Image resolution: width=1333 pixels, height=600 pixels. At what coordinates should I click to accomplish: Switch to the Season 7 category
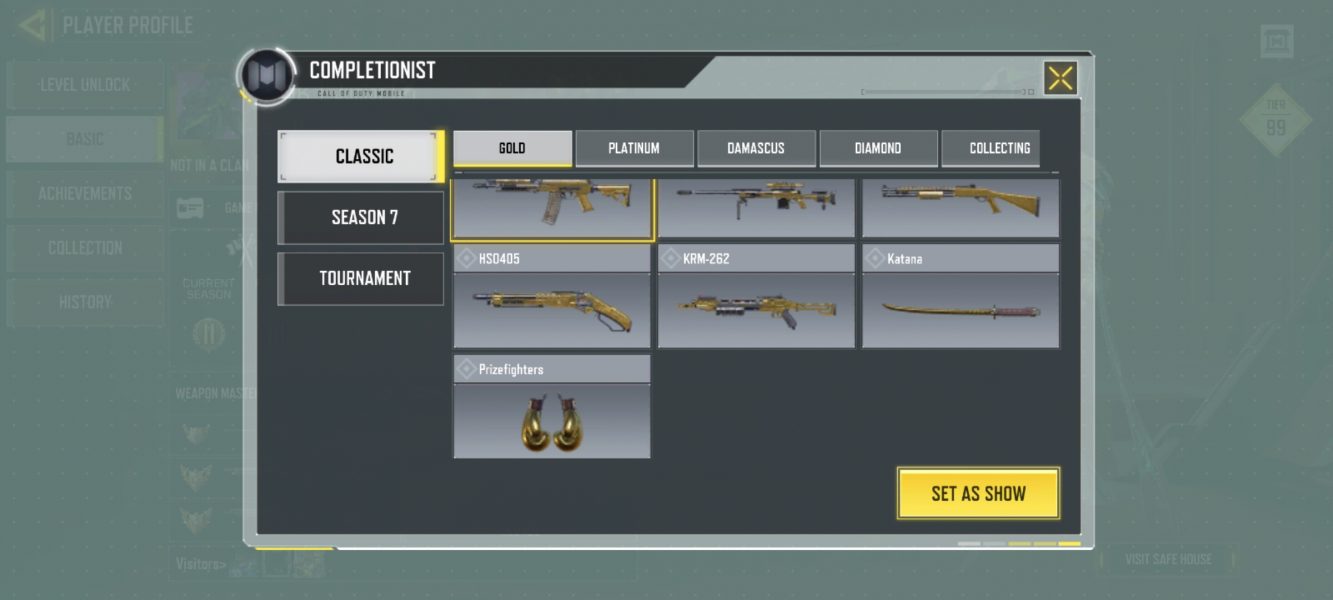(361, 217)
